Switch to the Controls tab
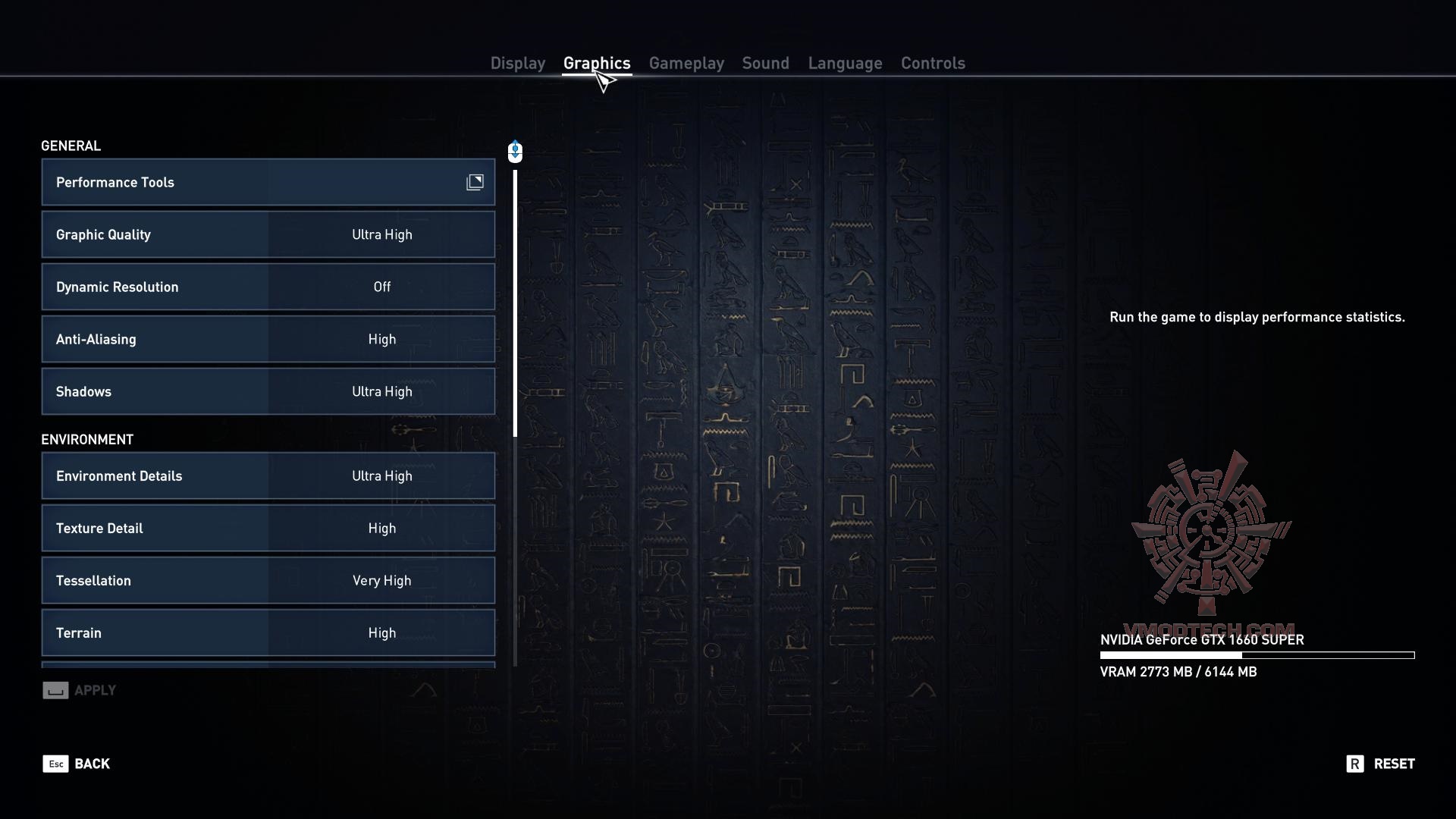This screenshot has width=1456, height=819. coord(932,63)
